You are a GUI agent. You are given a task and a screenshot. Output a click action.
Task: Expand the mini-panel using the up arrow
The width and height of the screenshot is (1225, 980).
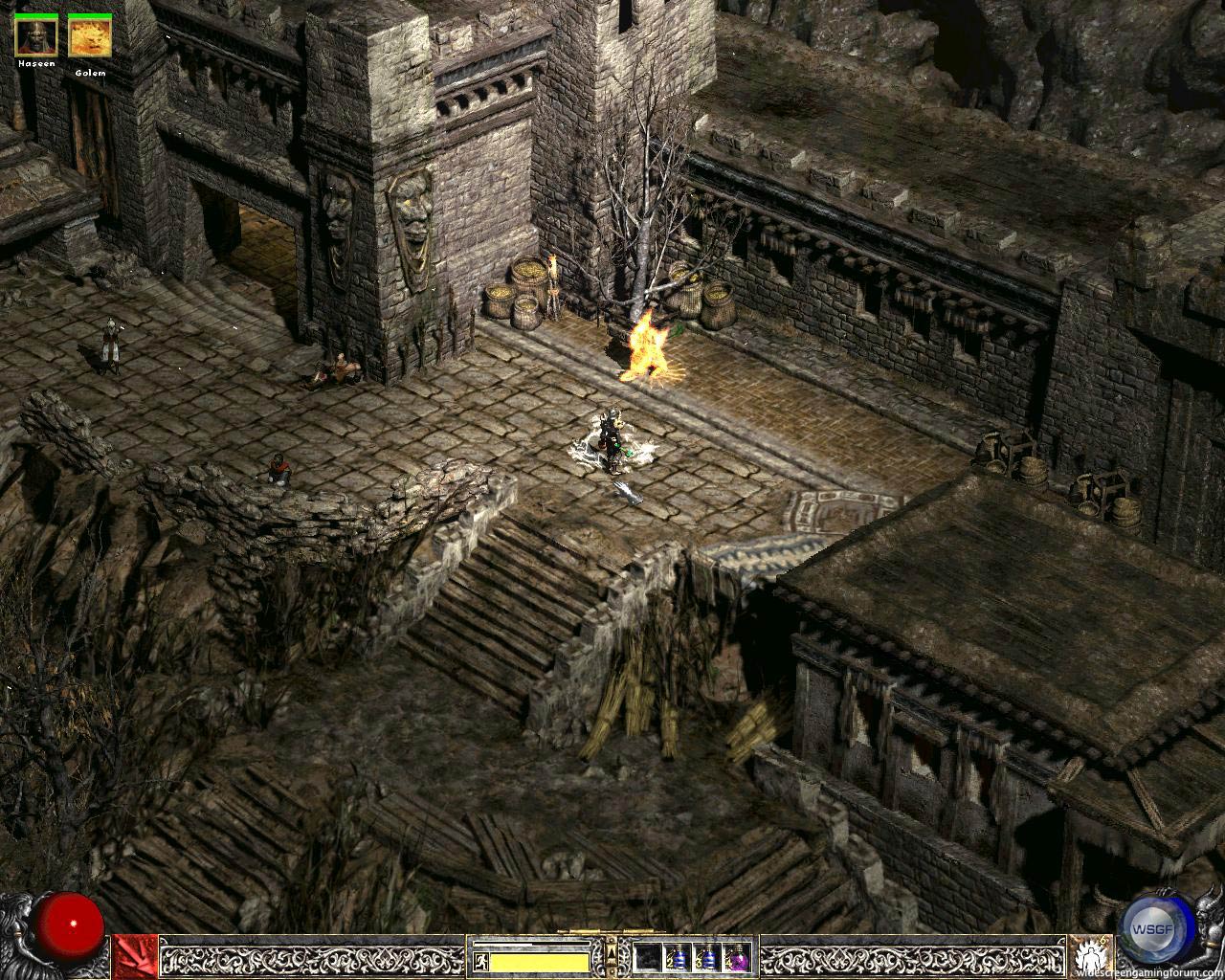(x=612, y=955)
